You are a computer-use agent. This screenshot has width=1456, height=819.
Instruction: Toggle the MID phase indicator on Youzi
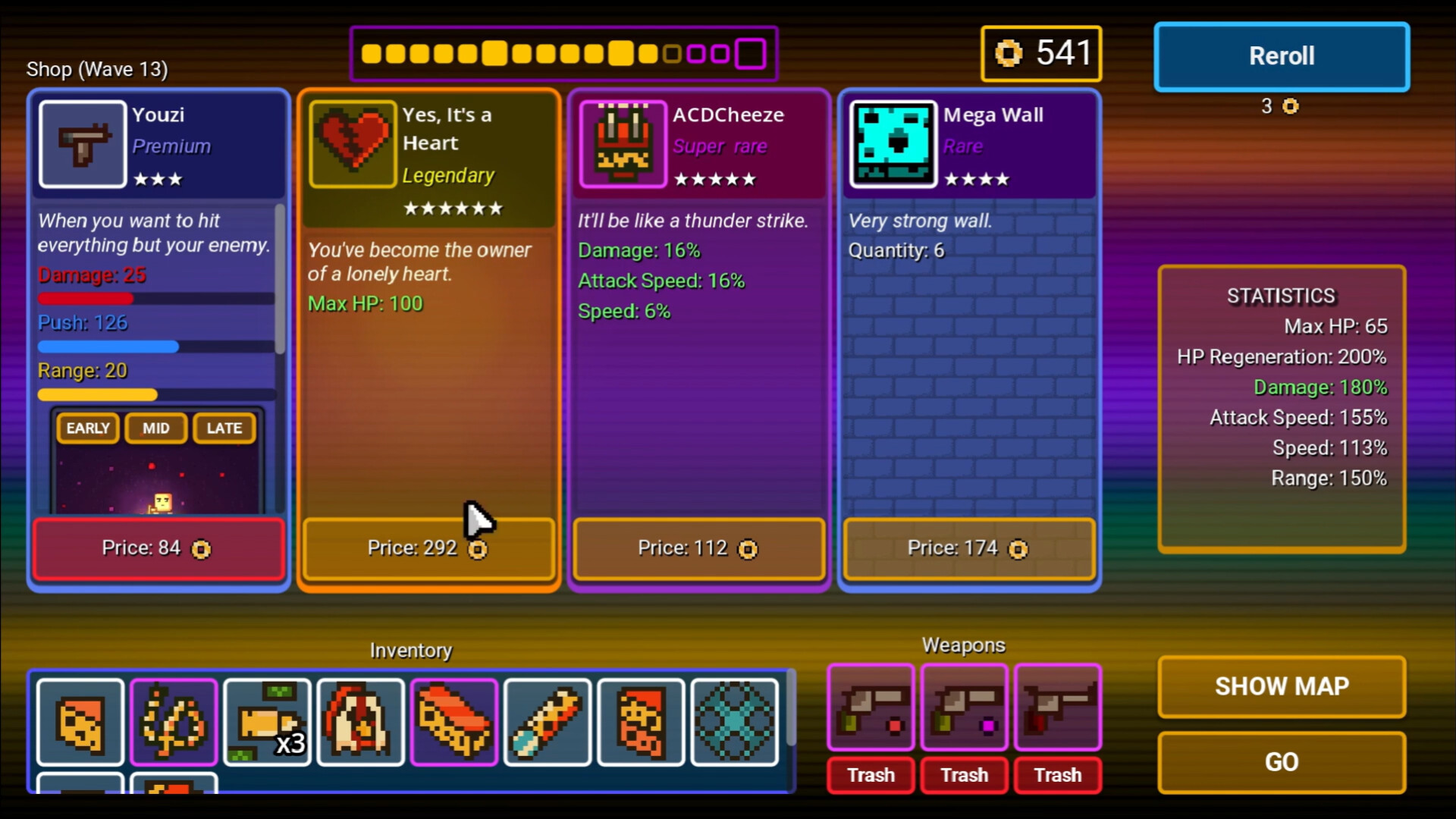click(155, 428)
